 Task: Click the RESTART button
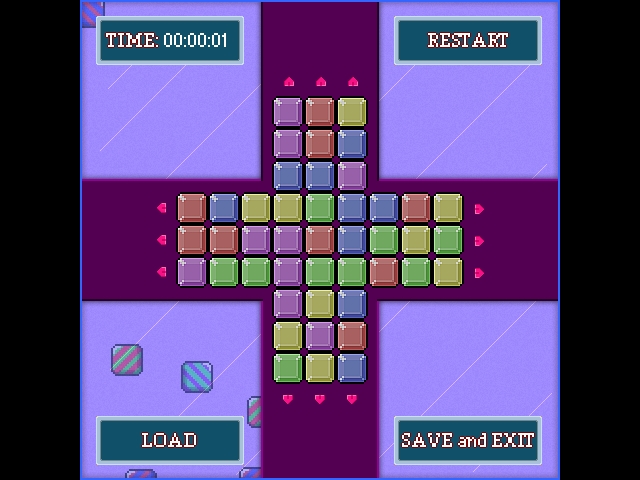point(467,40)
